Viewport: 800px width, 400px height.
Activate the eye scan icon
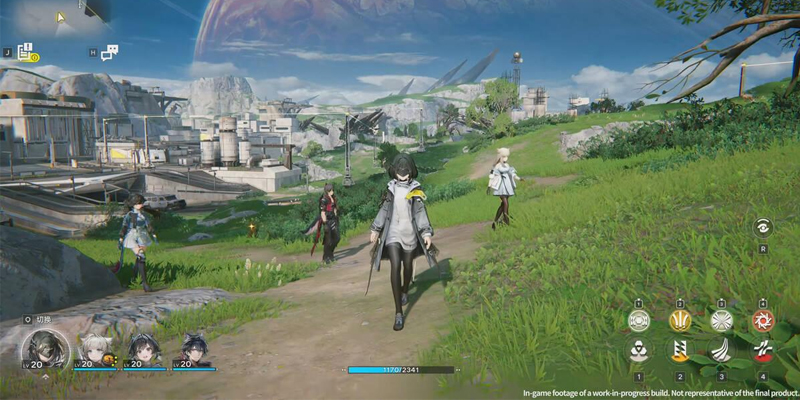(x=762, y=227)
